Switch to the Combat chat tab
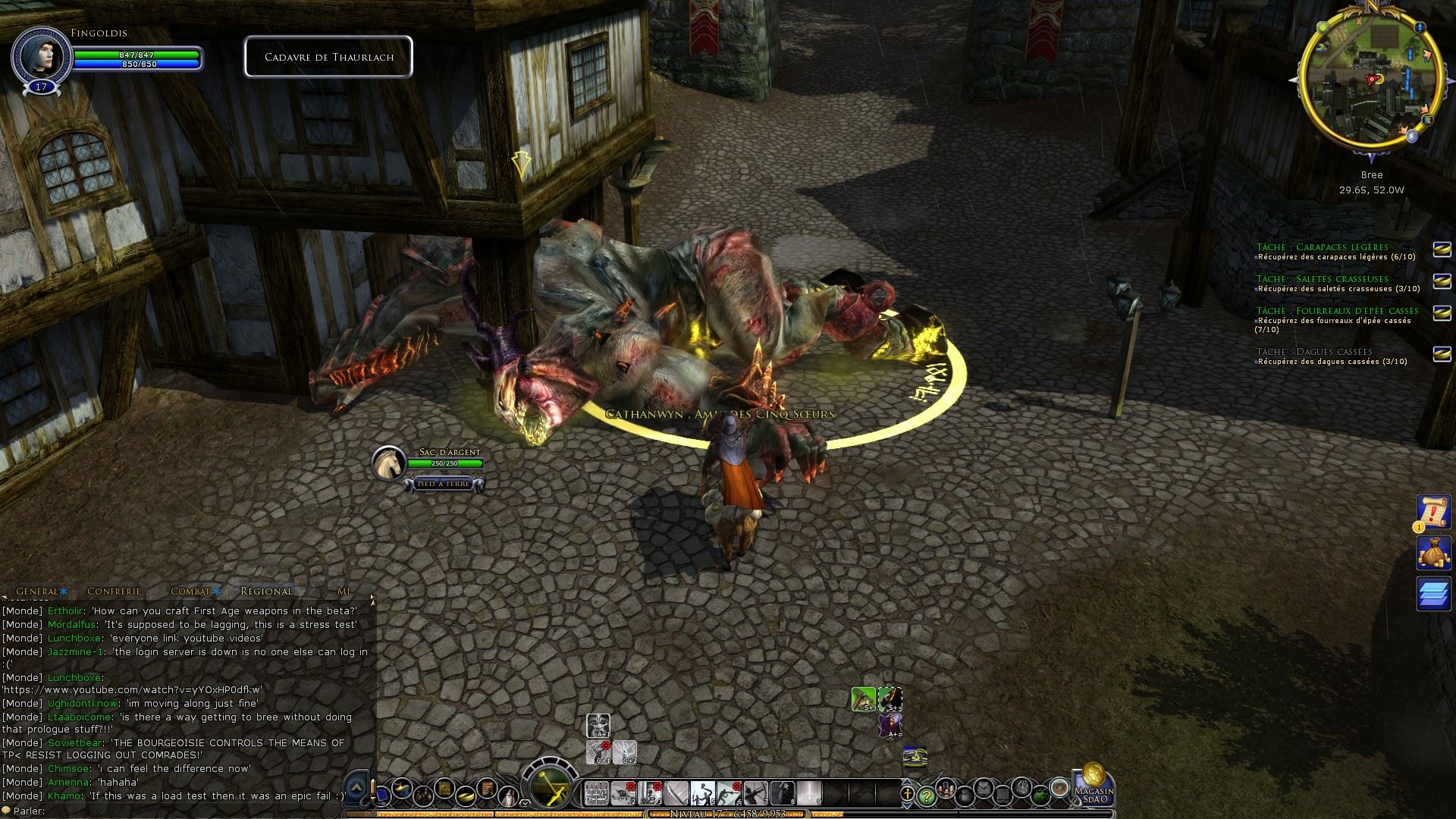The height and width of the screenshot is (819, 1456). [190, 591]
